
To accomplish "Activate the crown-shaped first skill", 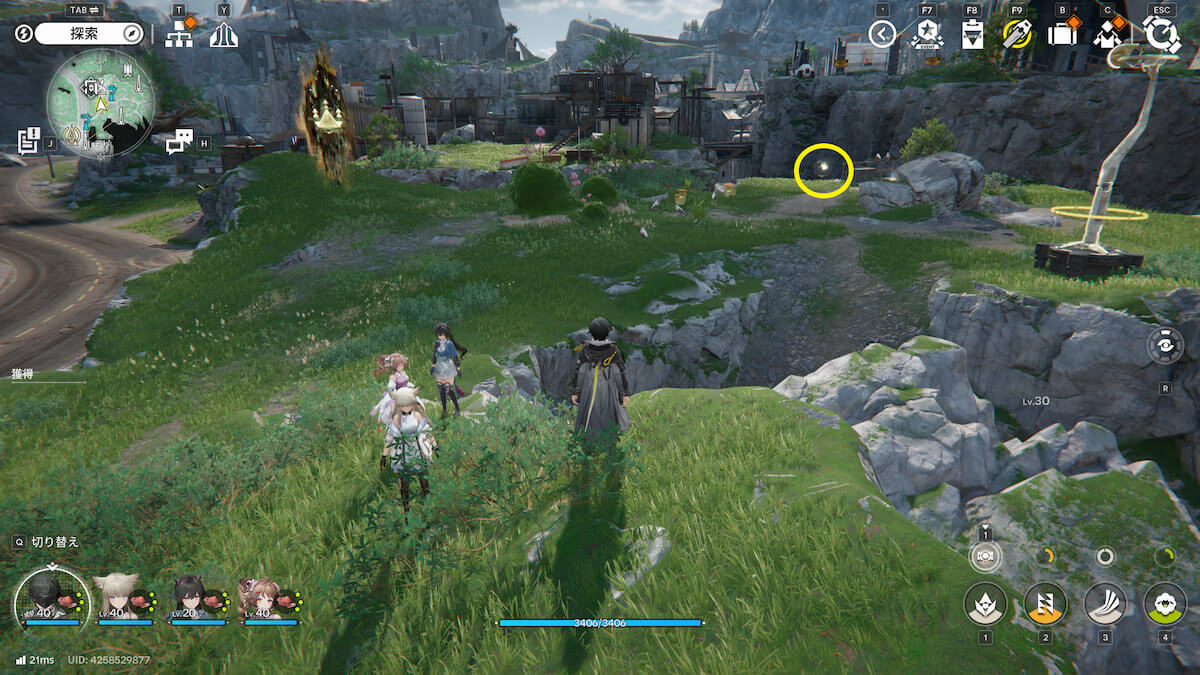I will tap(985, 604).
